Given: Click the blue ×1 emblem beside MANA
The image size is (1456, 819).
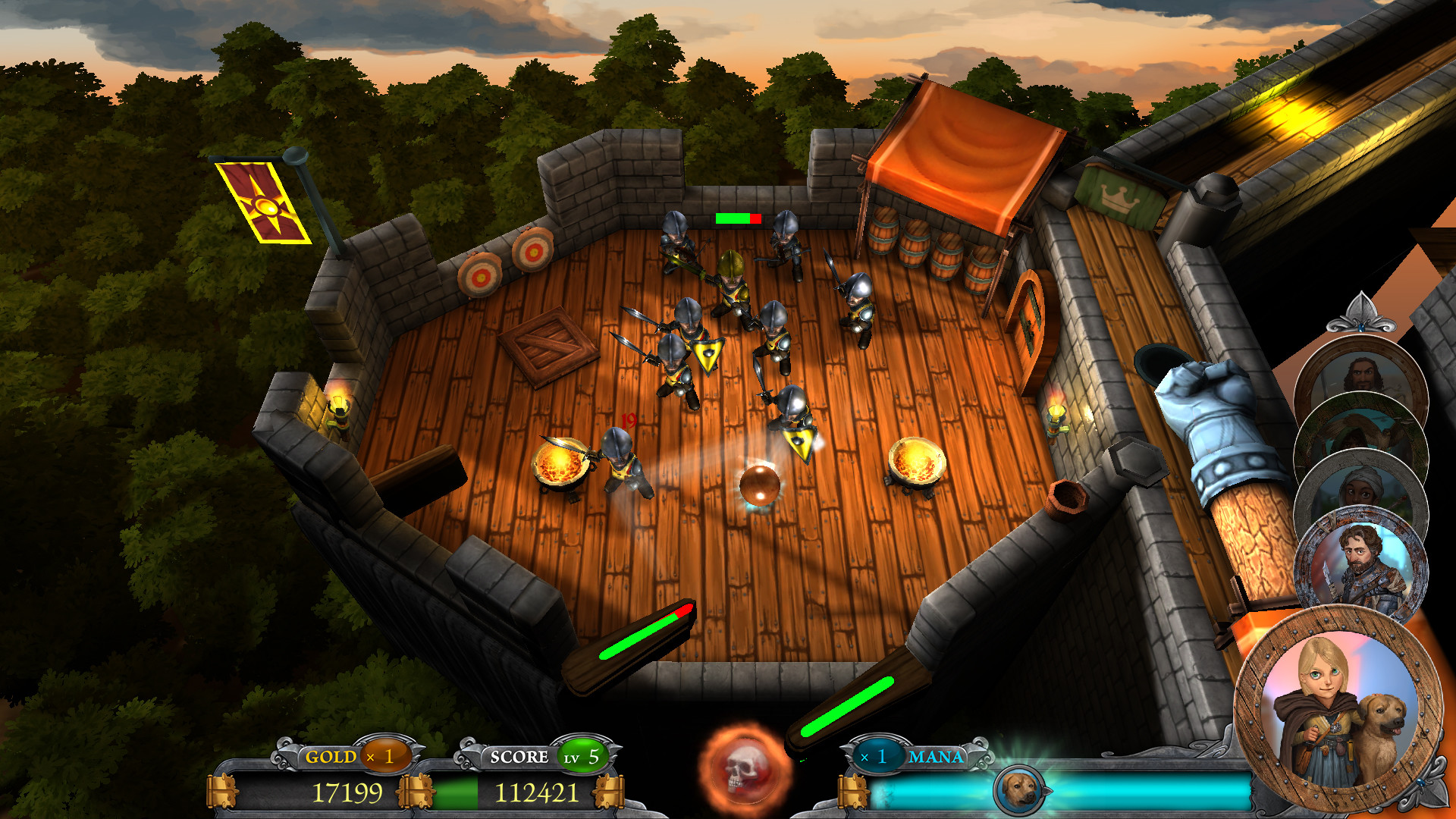Looking at the screenshot, I should pos(879,756).
